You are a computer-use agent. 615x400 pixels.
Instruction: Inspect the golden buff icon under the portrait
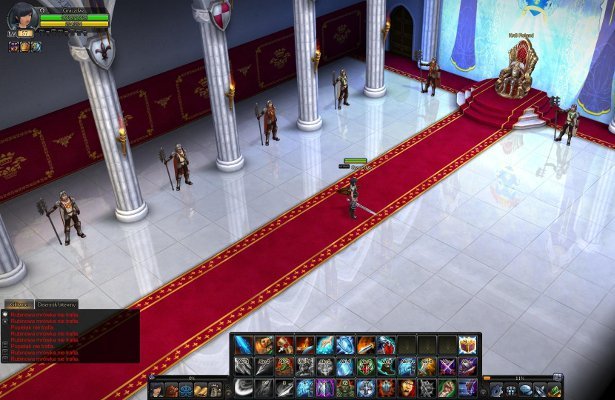click(25, 47)
